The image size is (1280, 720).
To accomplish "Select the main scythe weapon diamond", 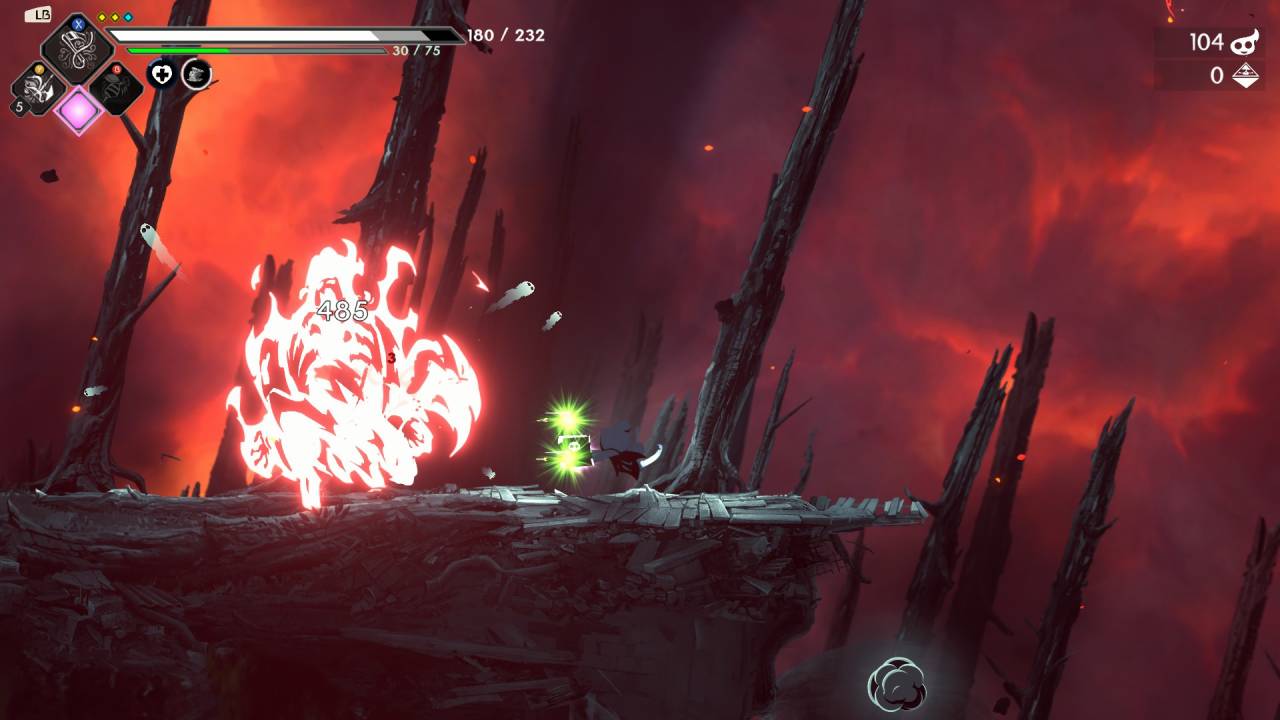I will click(77, 48).
